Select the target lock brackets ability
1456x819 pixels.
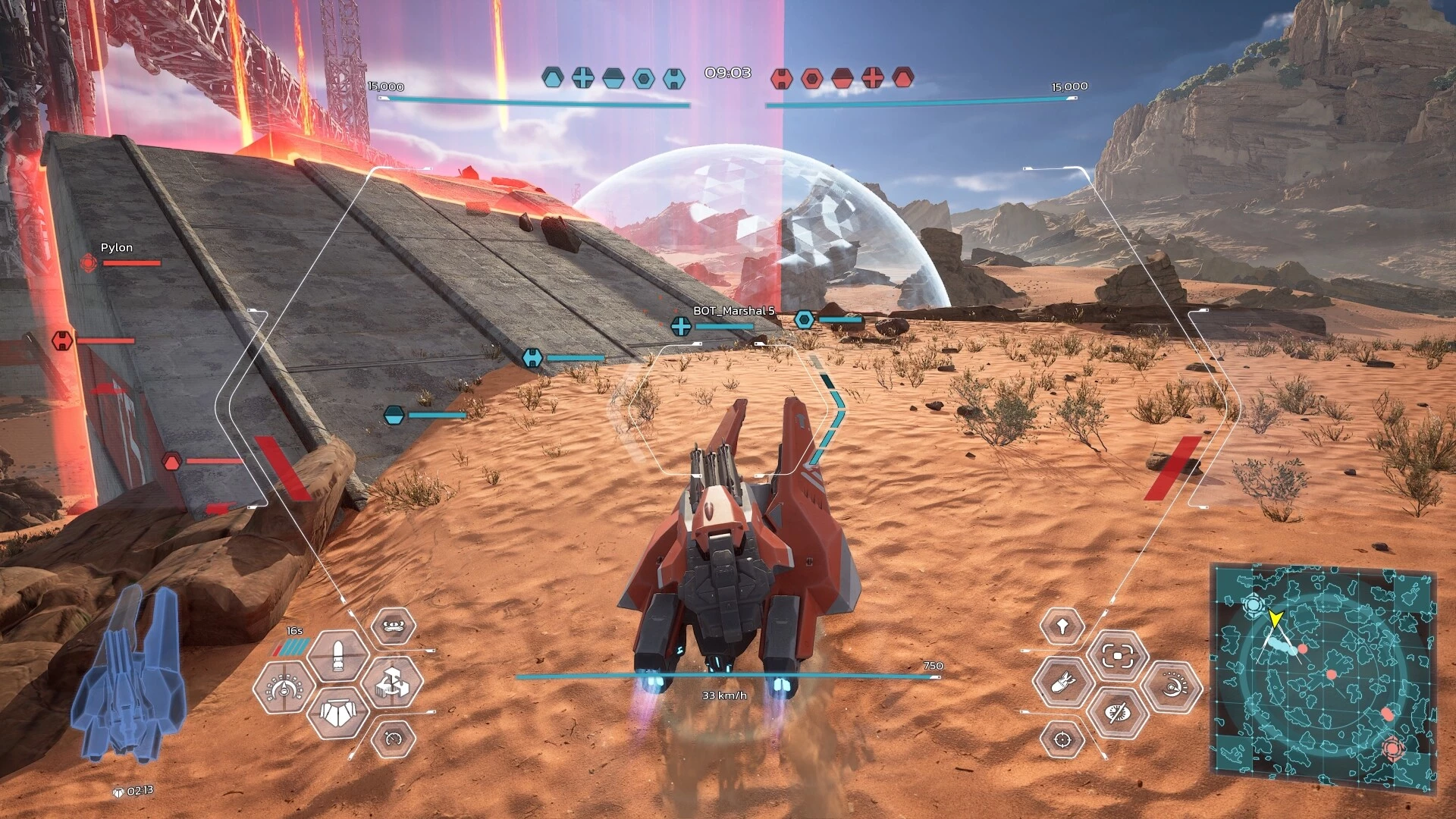click(1117, 656)
